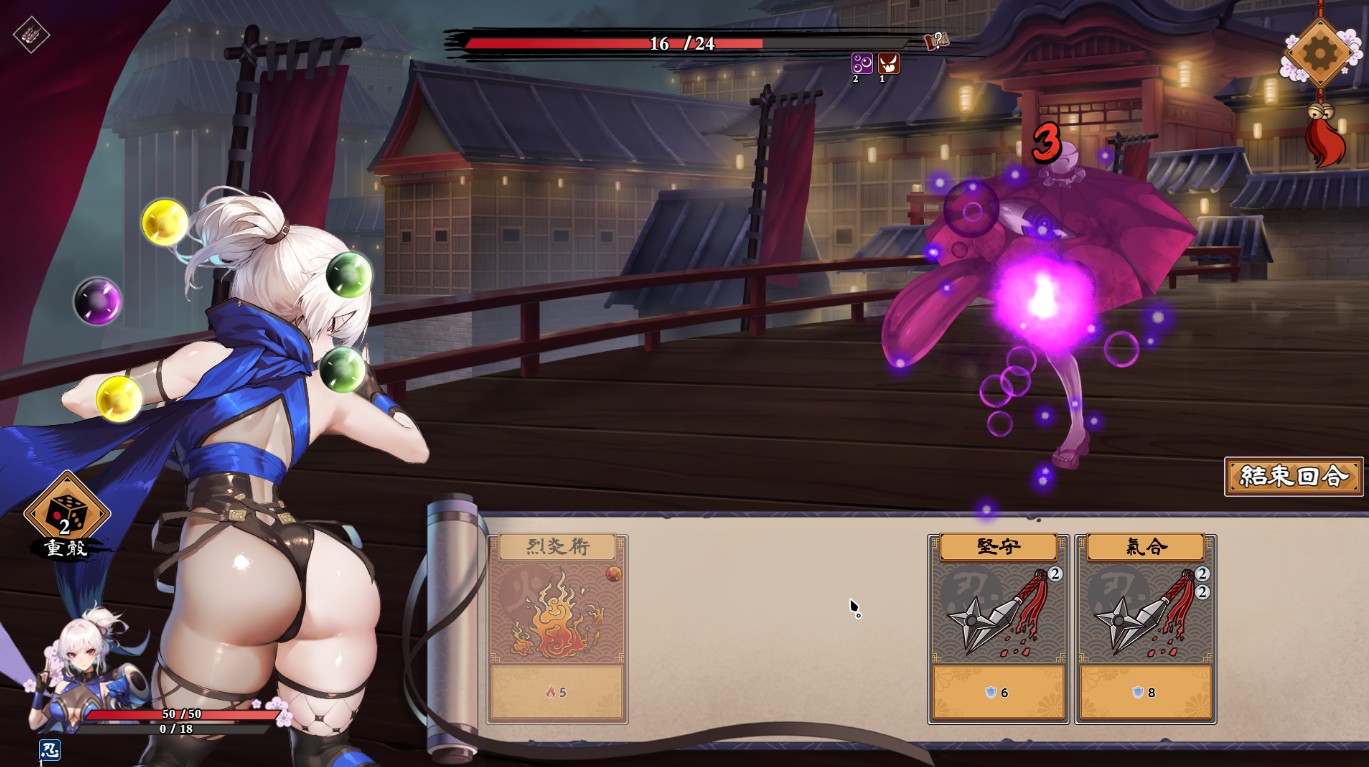
Task: Inspect the enemy's red fox mask status
Action: [x=888, y=63]
